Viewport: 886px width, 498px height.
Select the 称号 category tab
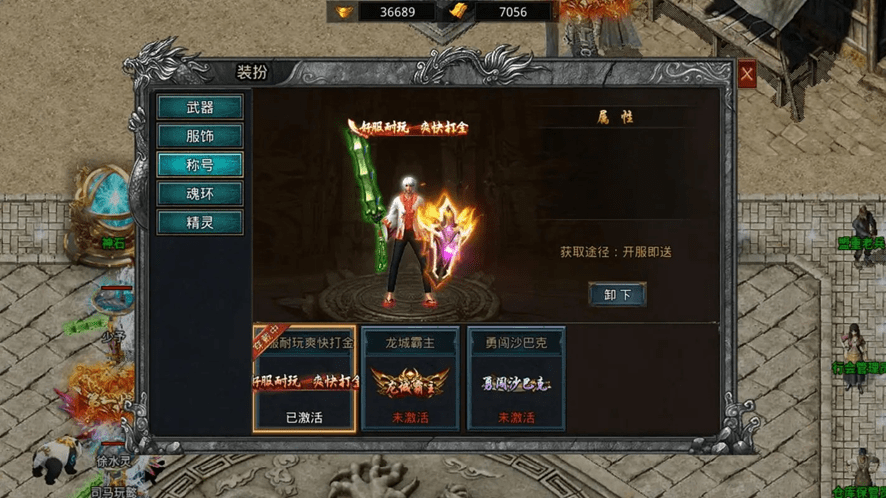tap(200, 165)
